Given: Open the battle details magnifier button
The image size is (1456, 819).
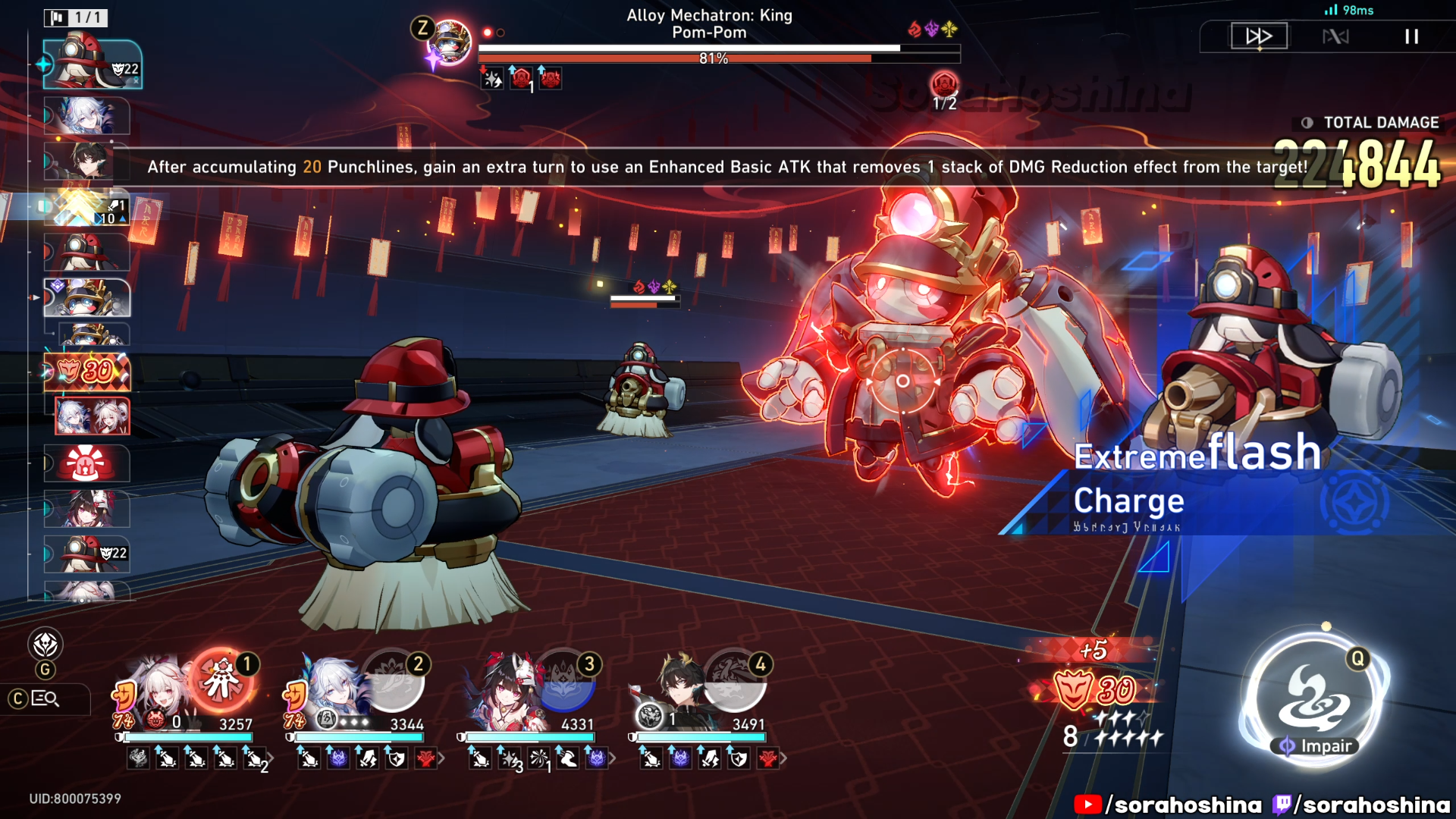Looking at the screenshot, I should [45, 698].
